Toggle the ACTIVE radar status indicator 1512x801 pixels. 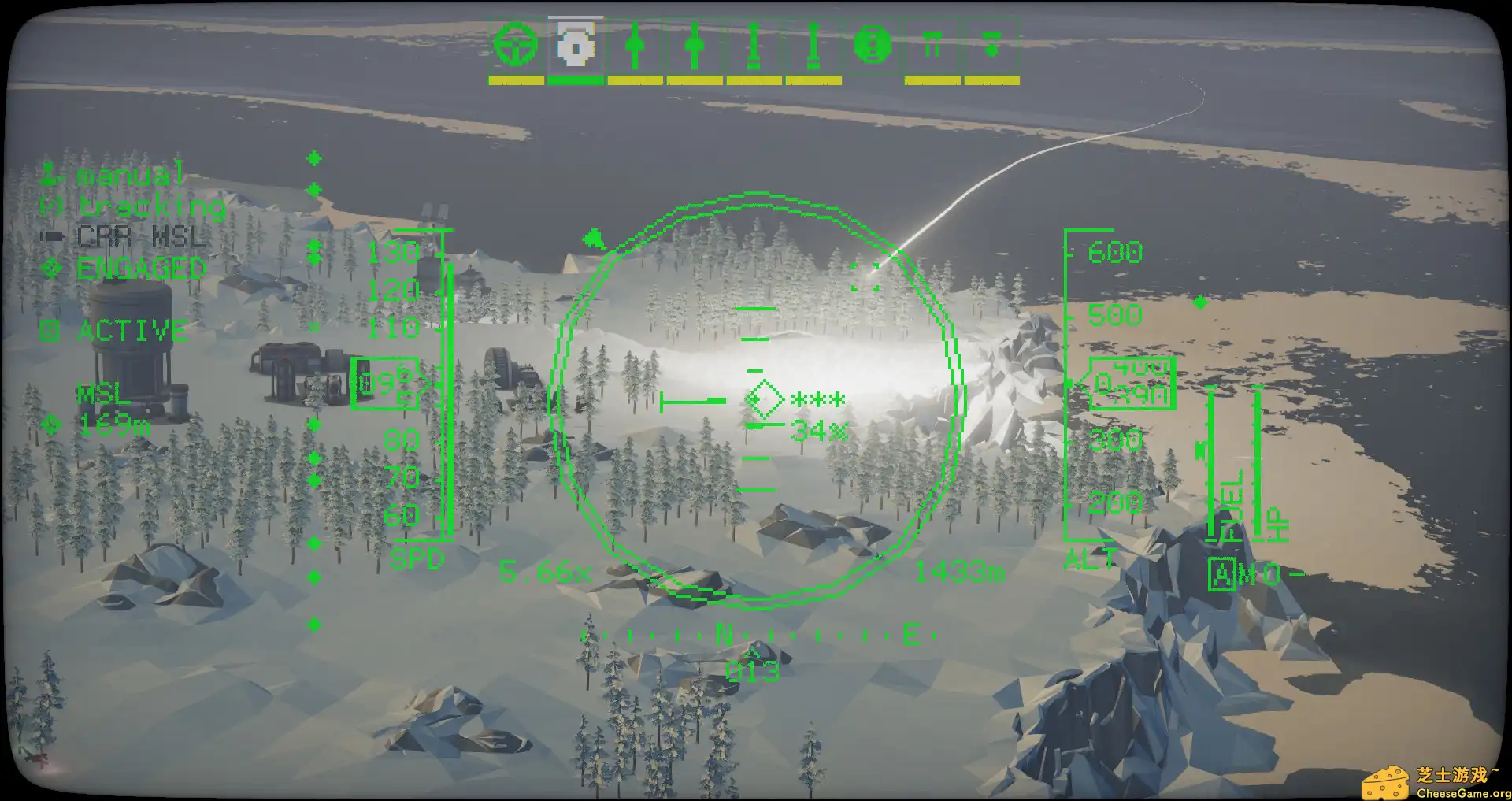pyautogui.click(x=130, y=331)
